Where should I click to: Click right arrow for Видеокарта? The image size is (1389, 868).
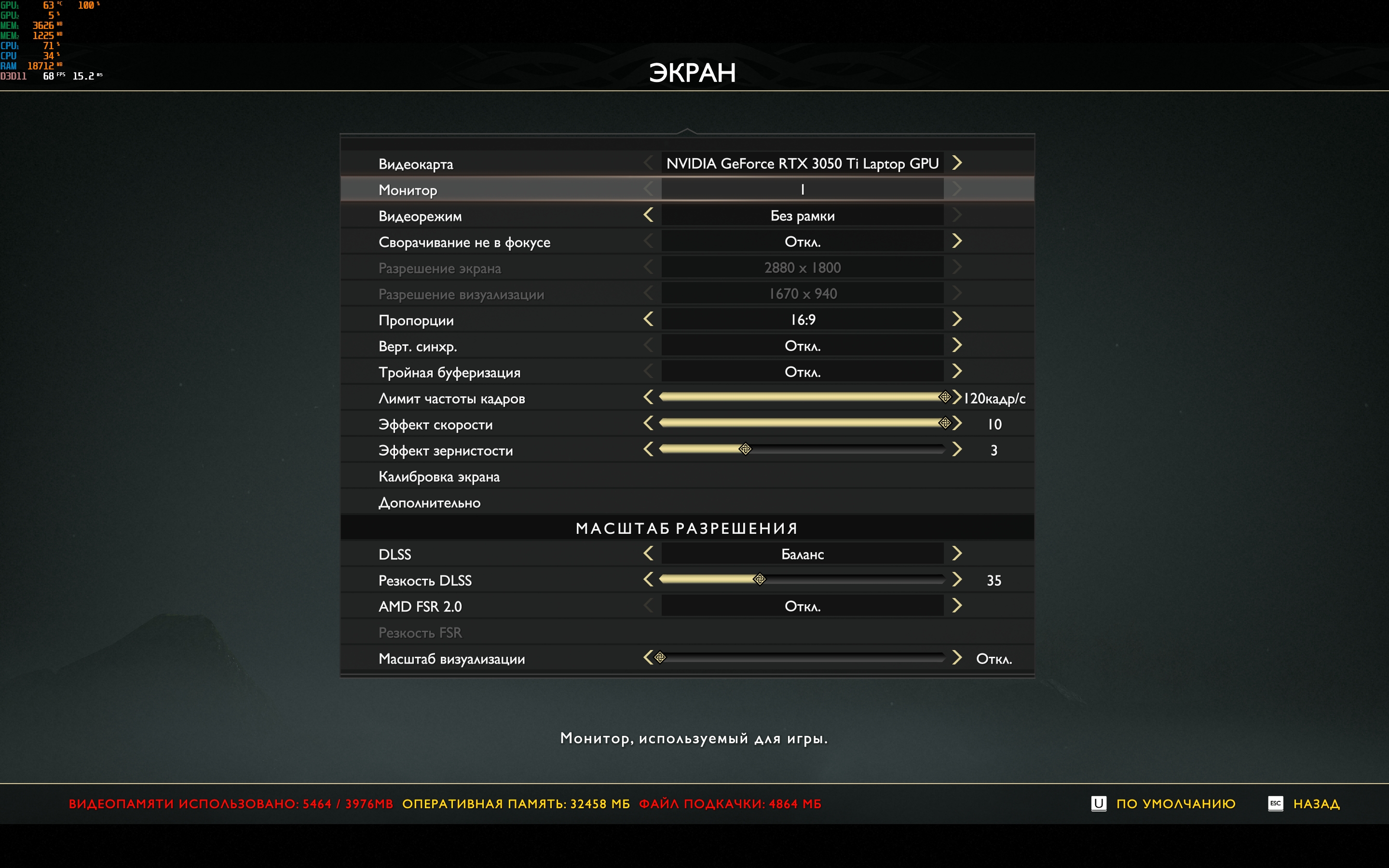pos(956,163)
